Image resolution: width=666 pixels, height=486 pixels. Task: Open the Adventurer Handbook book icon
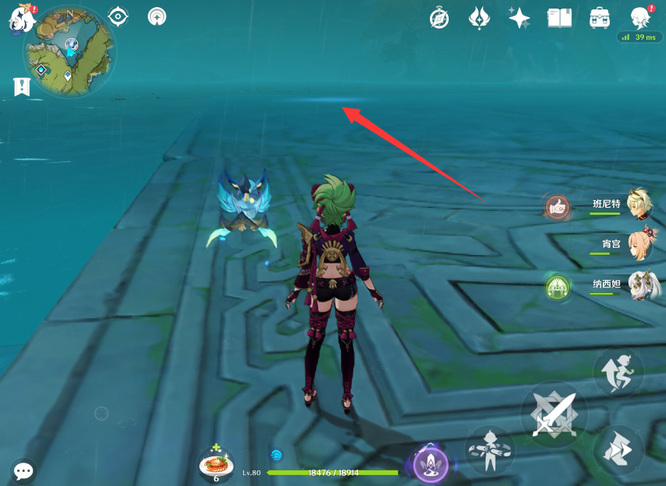click(x=559, y=18)
